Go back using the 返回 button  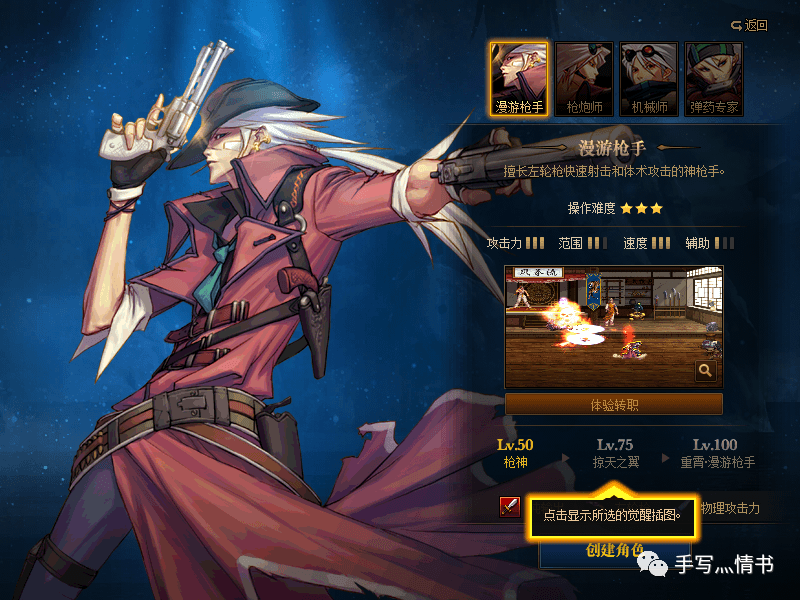(x=749, y=25)
